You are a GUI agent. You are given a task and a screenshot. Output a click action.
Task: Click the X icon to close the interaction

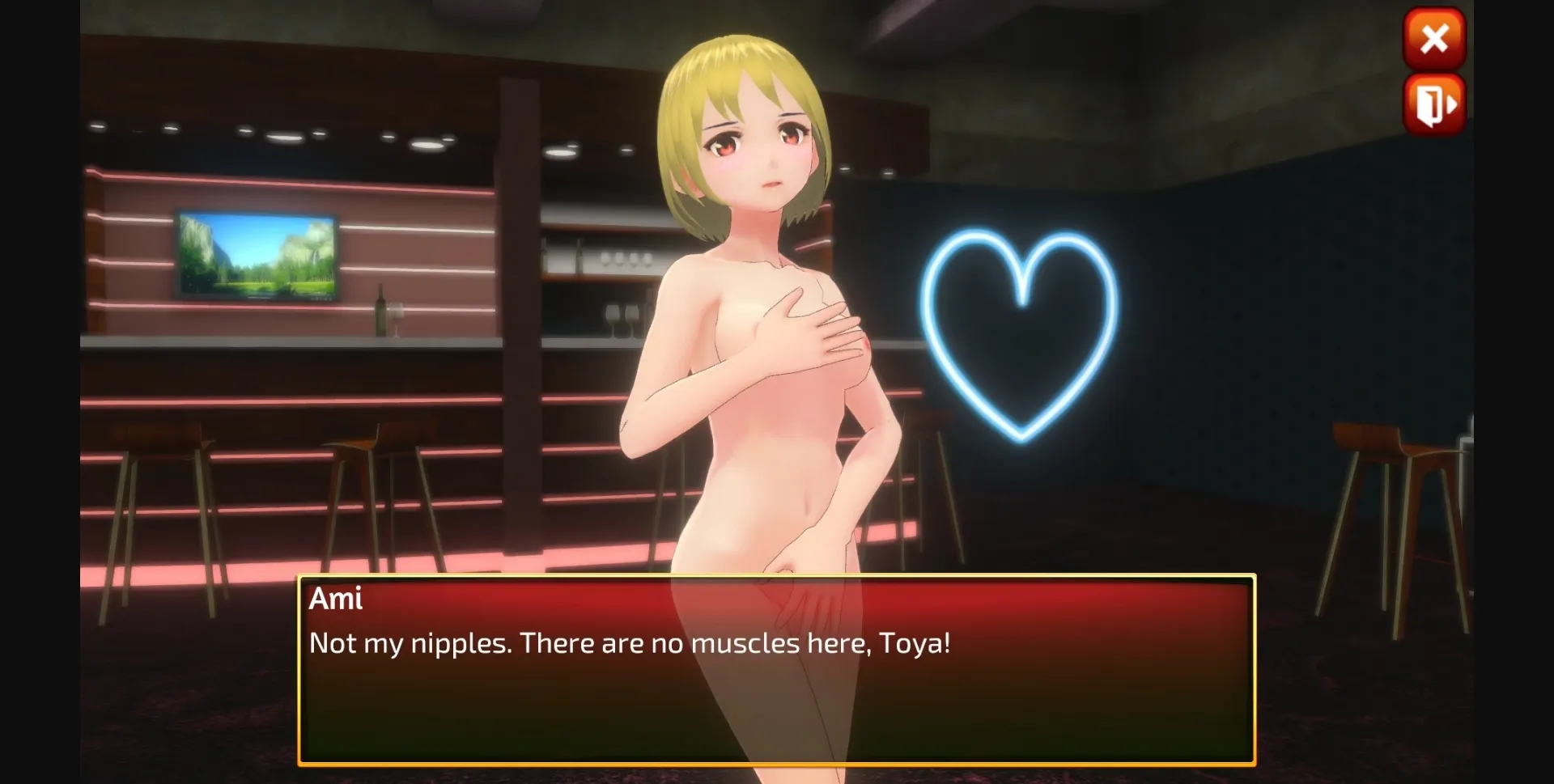(x=1434, y=38)
